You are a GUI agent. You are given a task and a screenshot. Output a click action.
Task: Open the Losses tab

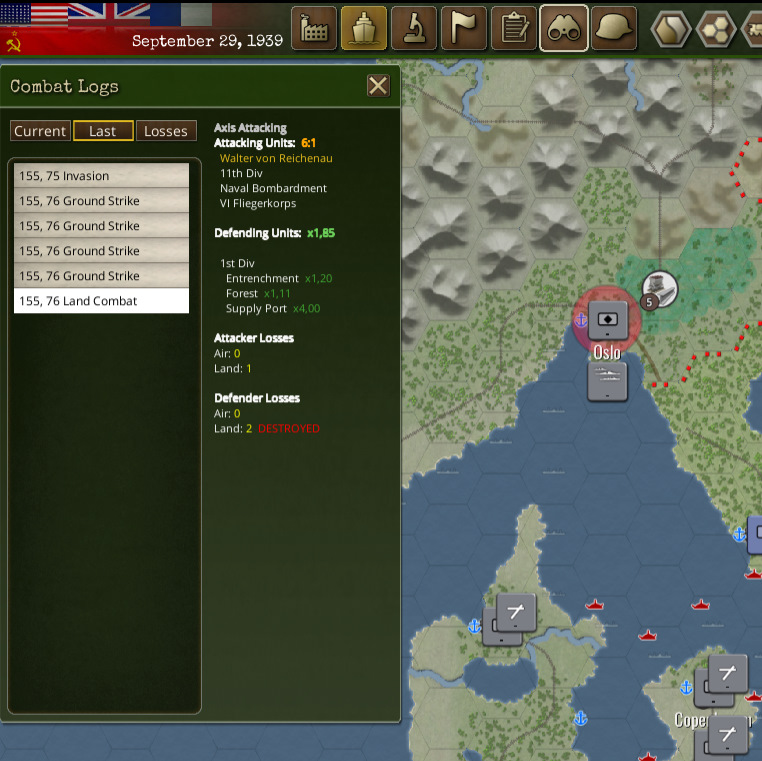tap(166, 131)
